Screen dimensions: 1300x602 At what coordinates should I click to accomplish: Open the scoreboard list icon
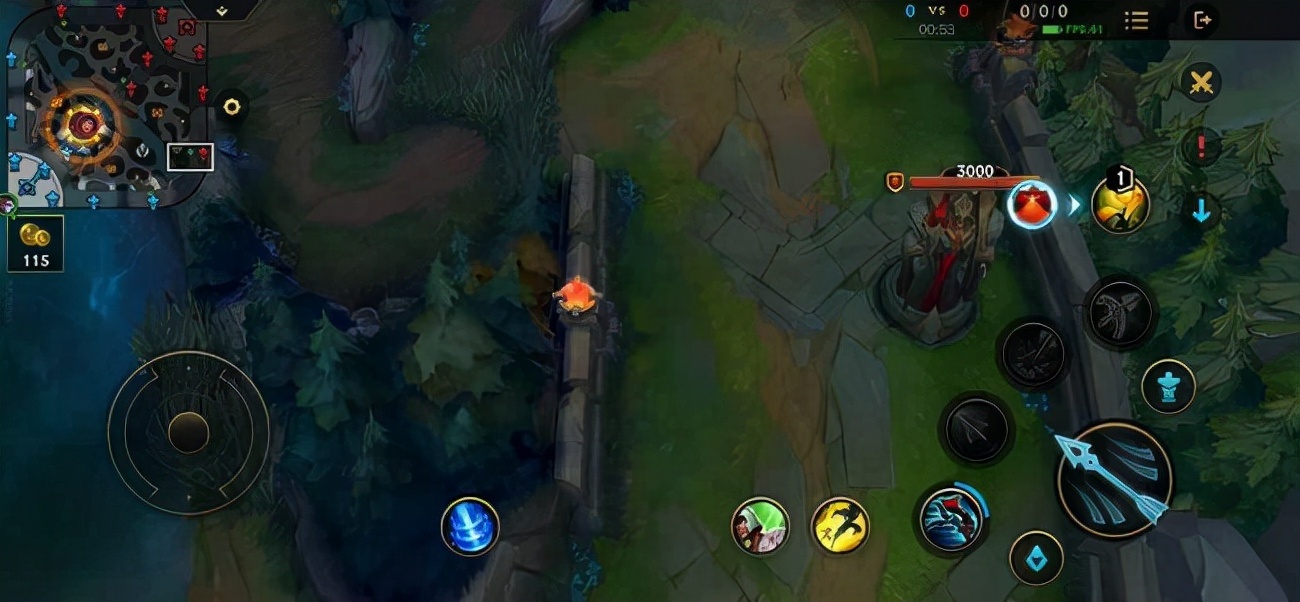click(x=1136, y=20)
